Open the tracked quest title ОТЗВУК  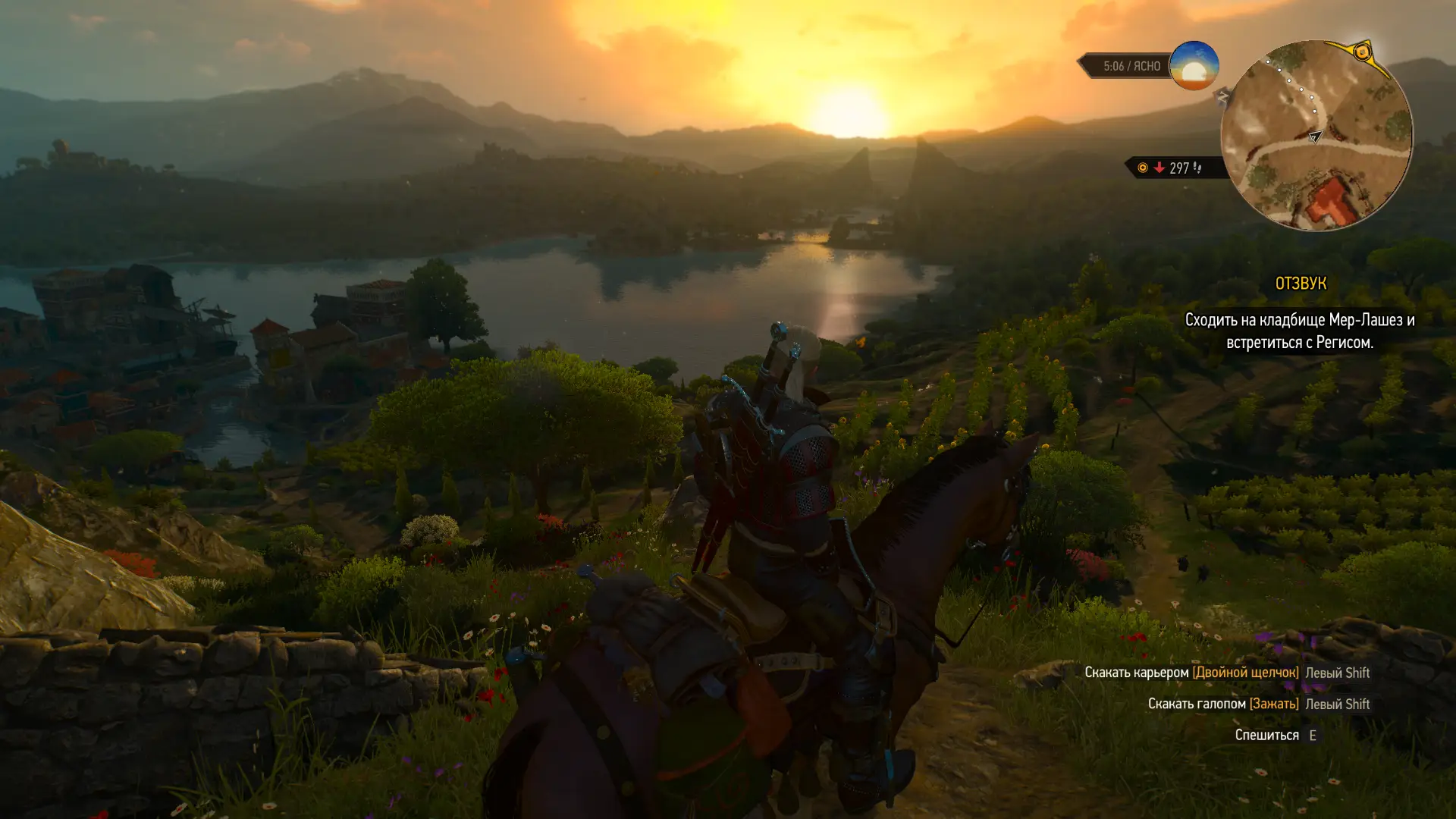(1300, 284)
